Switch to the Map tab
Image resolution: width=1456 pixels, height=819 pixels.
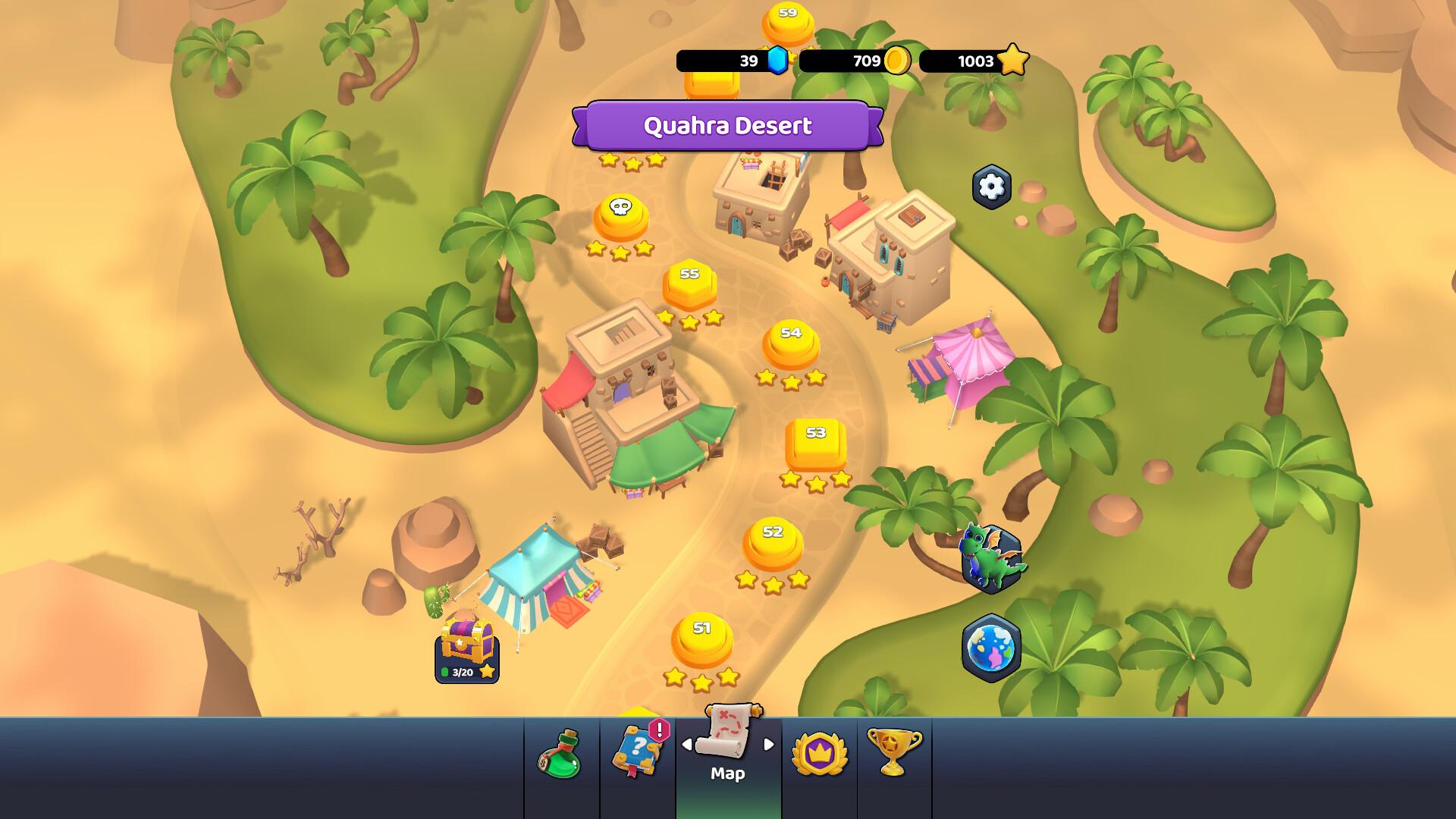(728, 758)
